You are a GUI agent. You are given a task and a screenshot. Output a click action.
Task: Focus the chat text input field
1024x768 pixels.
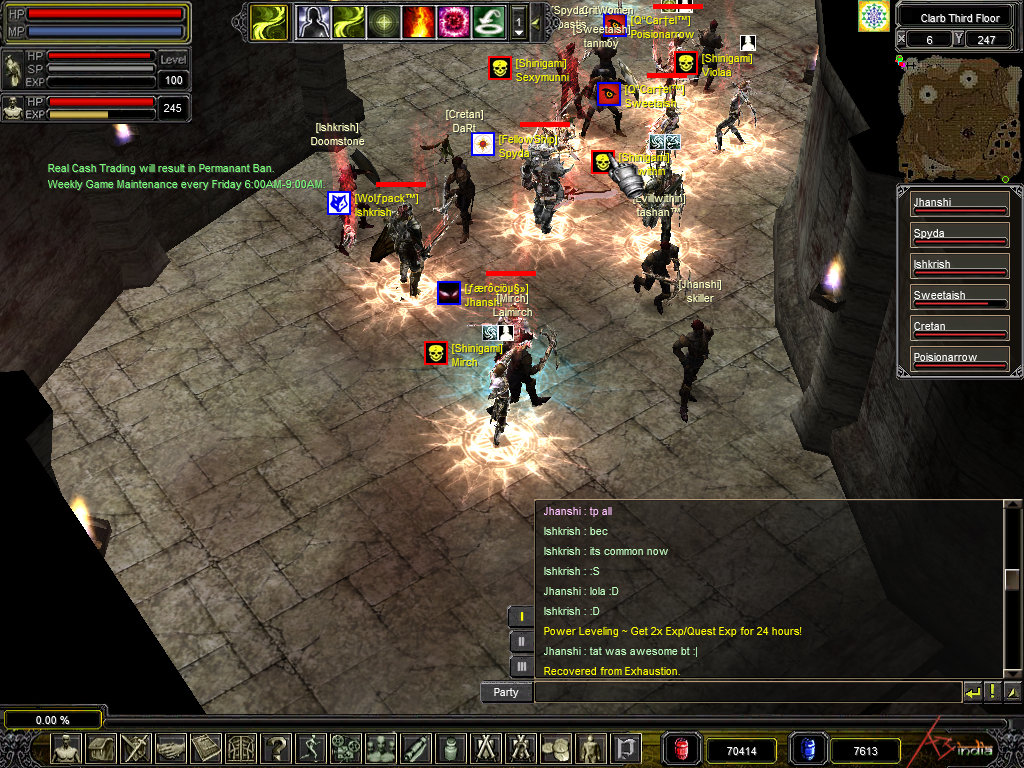point(746,692)
